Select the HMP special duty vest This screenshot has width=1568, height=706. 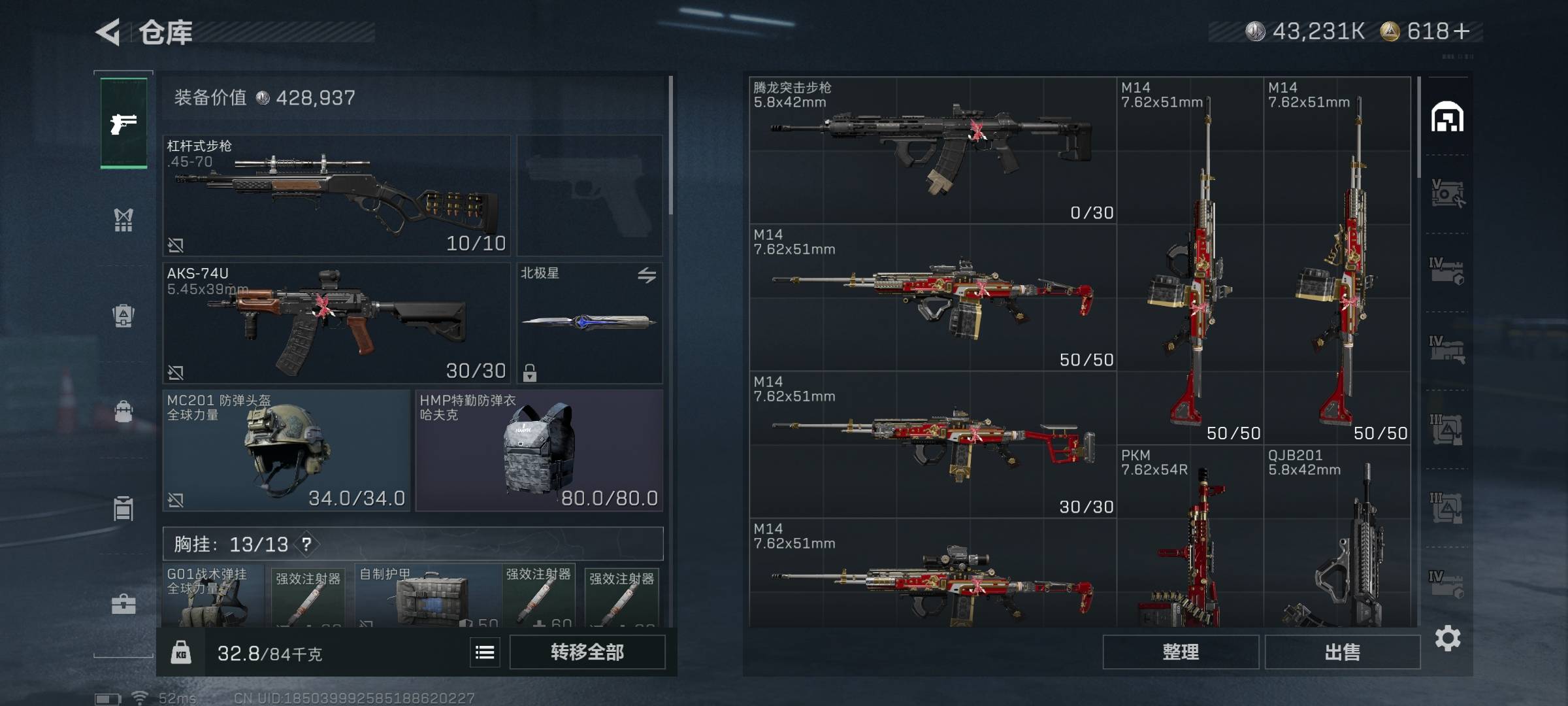pyautogui.click(x=539, y=450)
